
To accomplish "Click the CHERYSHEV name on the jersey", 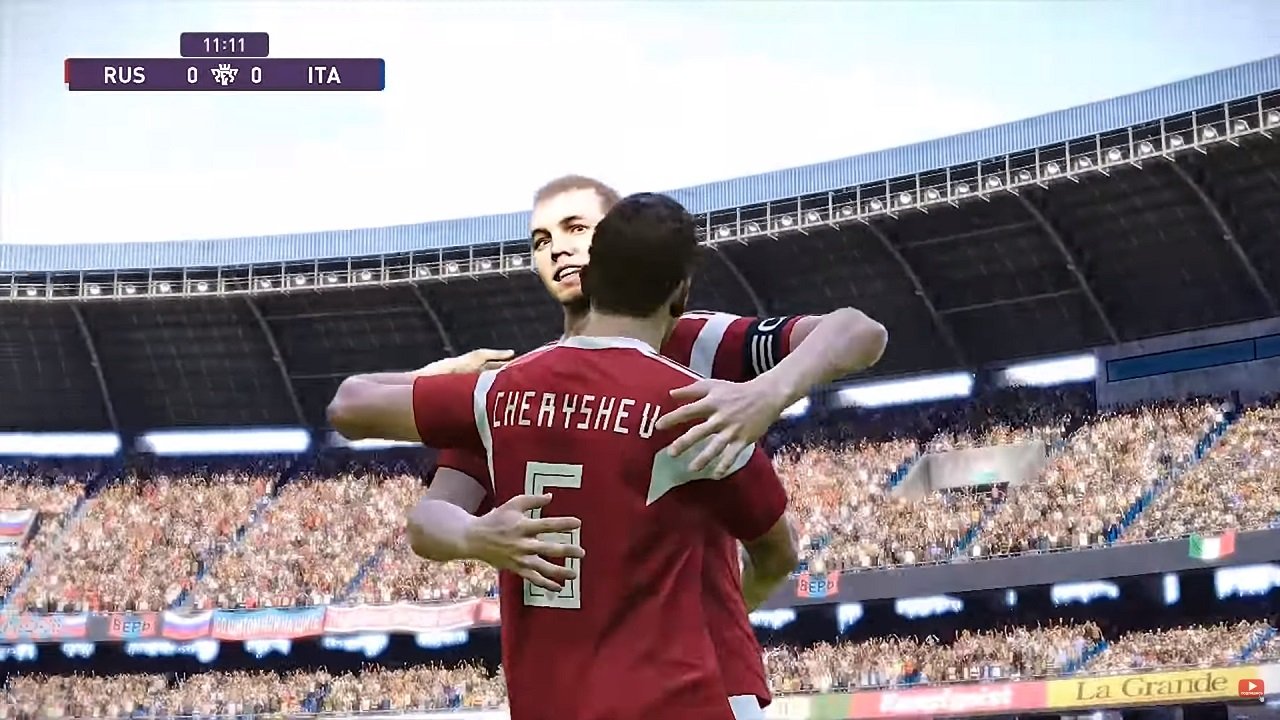I will 575,410.
